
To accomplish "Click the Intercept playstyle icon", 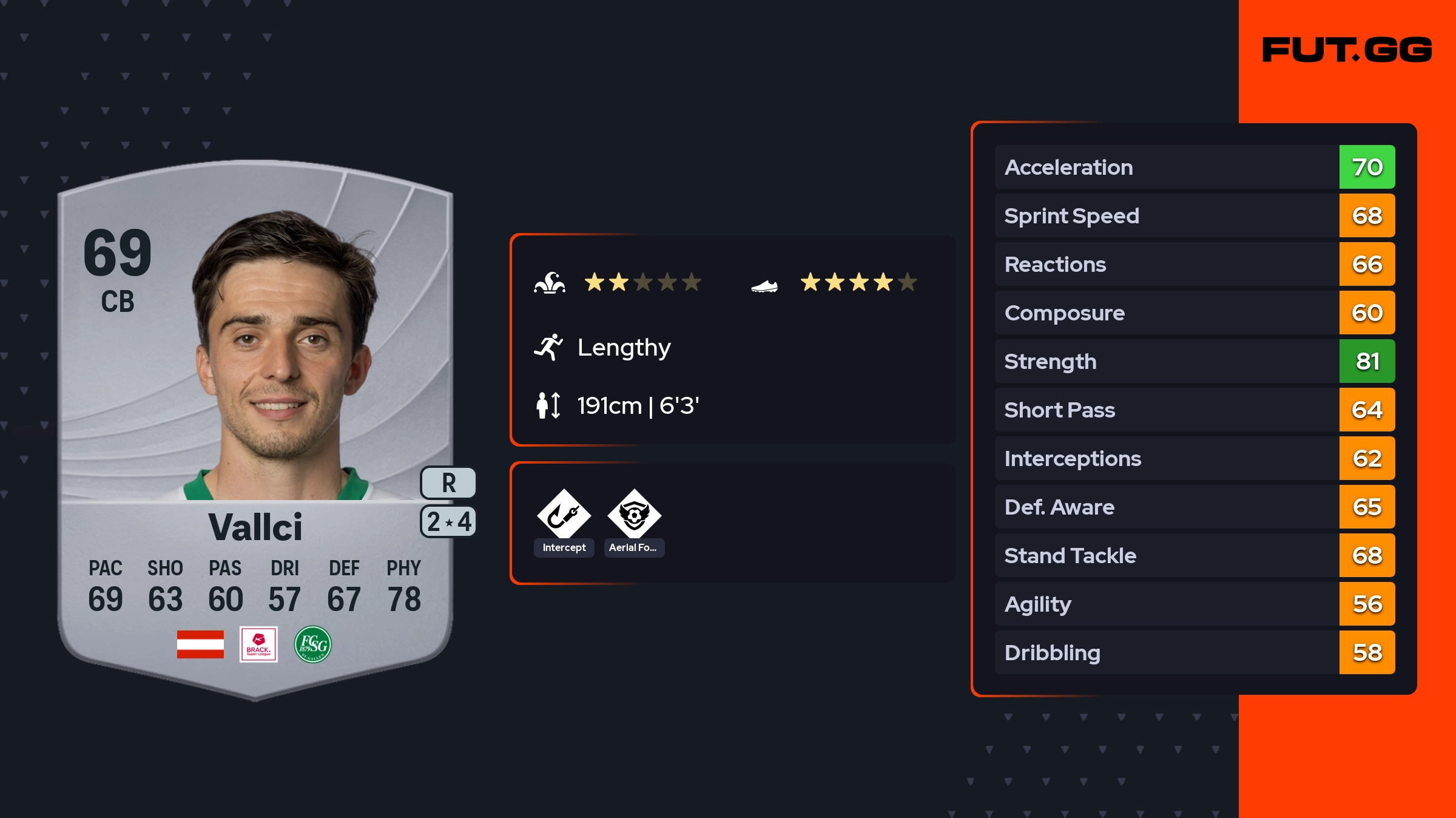I will click(x=564, y=515).
